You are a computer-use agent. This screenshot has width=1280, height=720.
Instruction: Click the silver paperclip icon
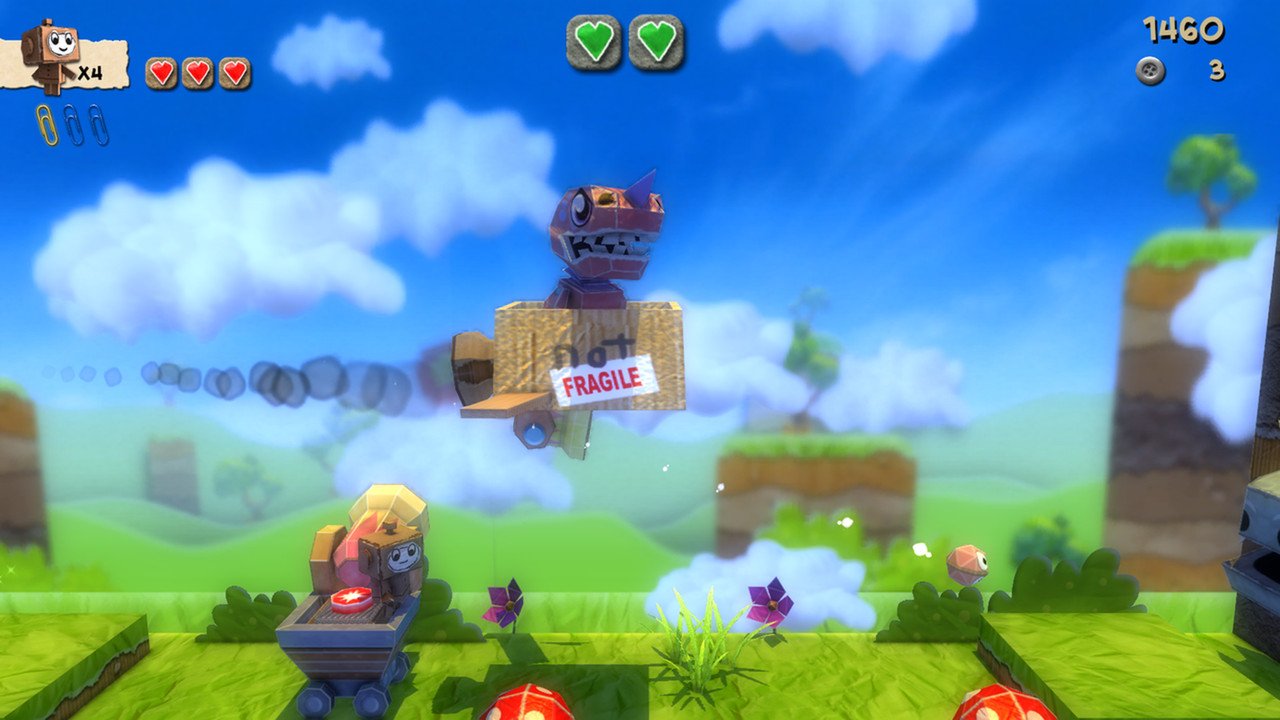tap(98, 124)
